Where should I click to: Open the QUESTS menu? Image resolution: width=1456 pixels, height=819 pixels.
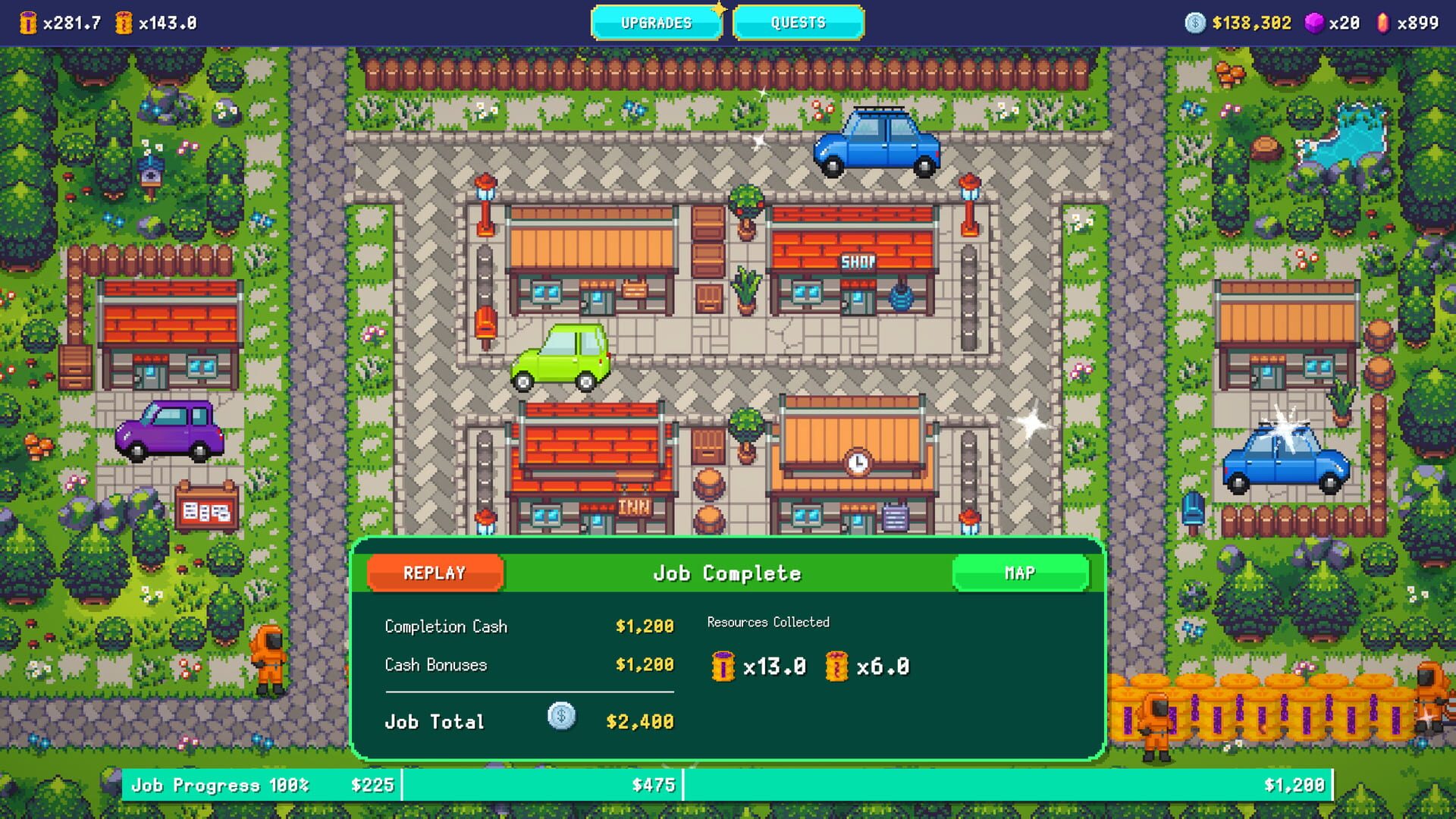click(x=798, y=23)
